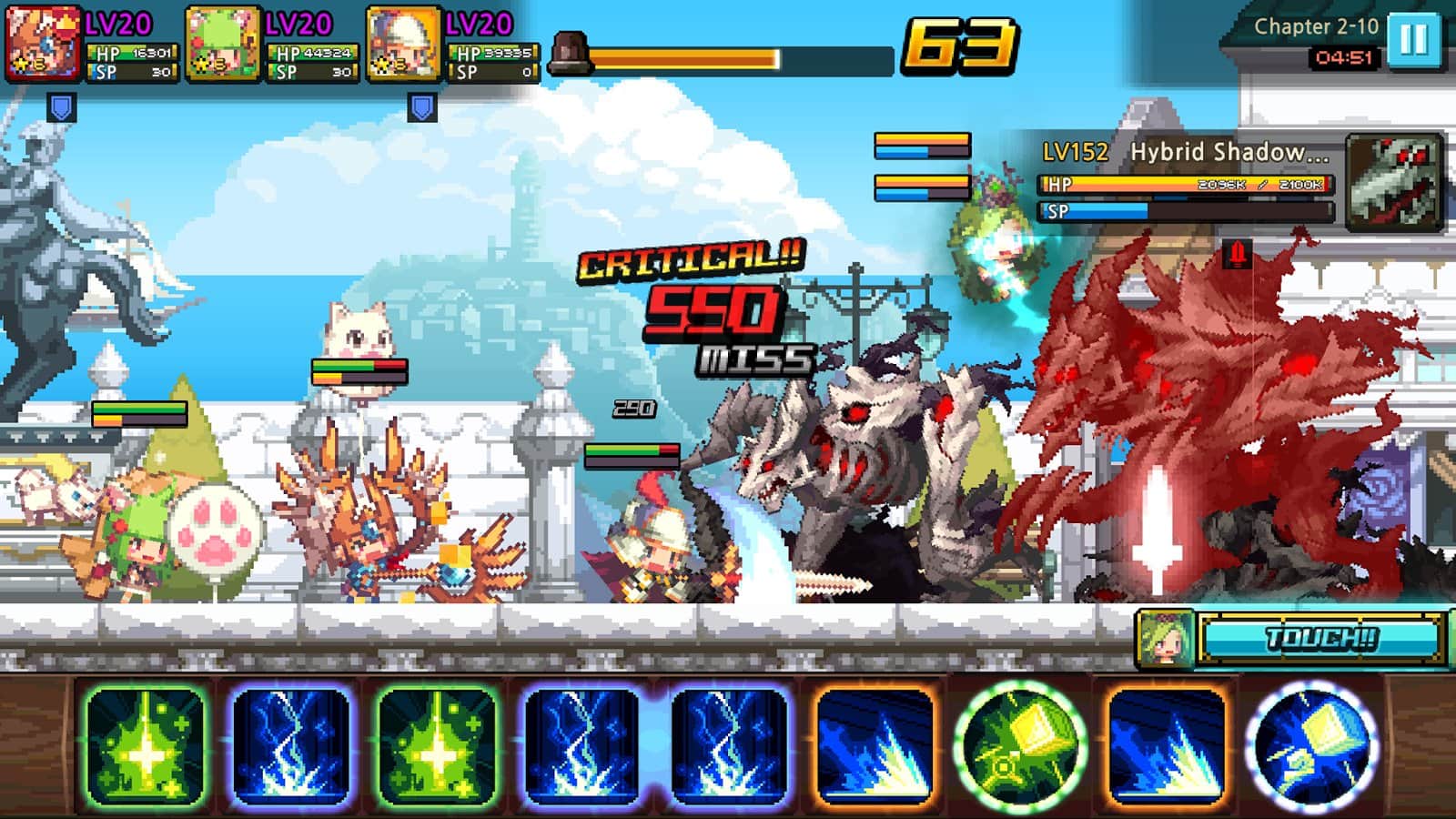The width and height of the screenshot is (1456, 819).
Task: Select the green-haired hero portrait
Action: pyautogui.click(x=222, y=43)
